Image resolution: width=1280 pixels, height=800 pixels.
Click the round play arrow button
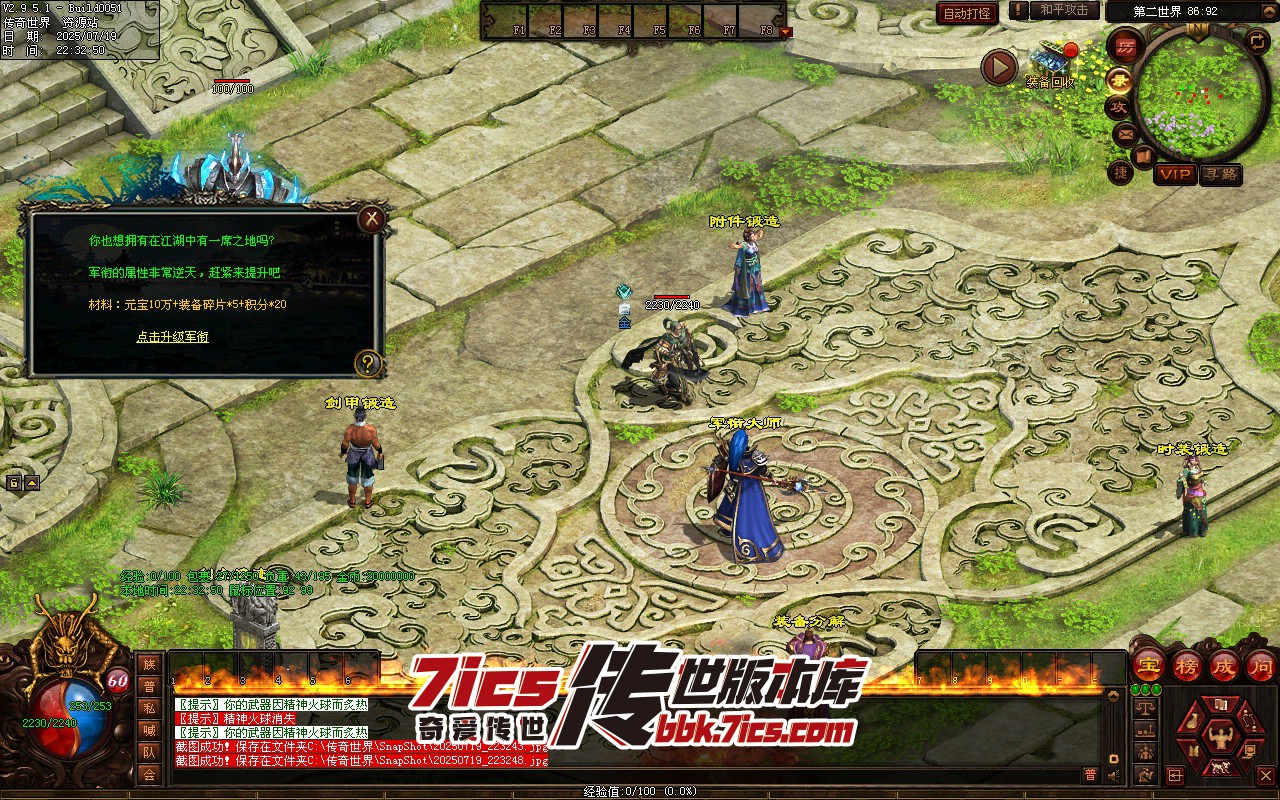pos(998,67)
